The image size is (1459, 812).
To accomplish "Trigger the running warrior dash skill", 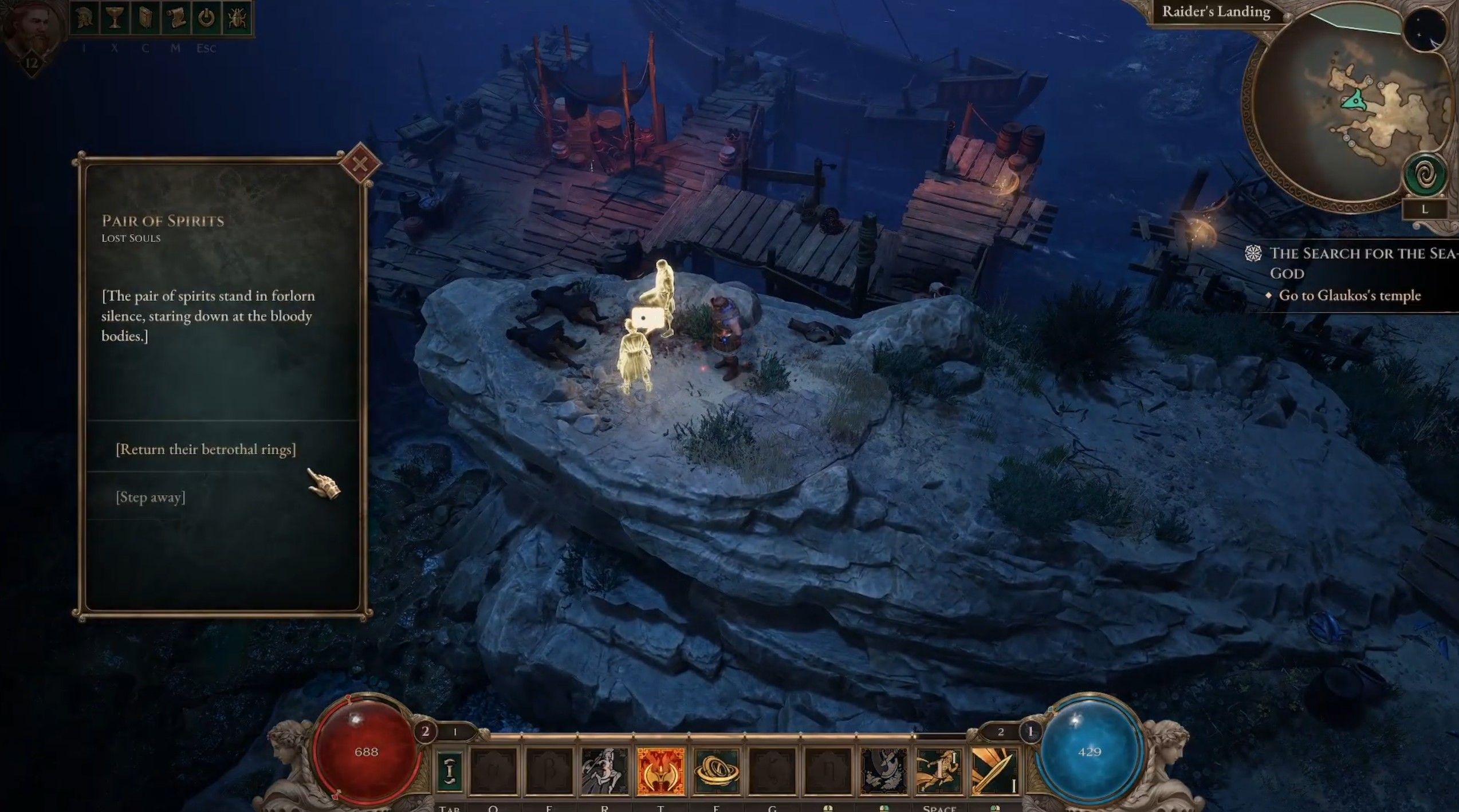I will click(x=939, y=771).
